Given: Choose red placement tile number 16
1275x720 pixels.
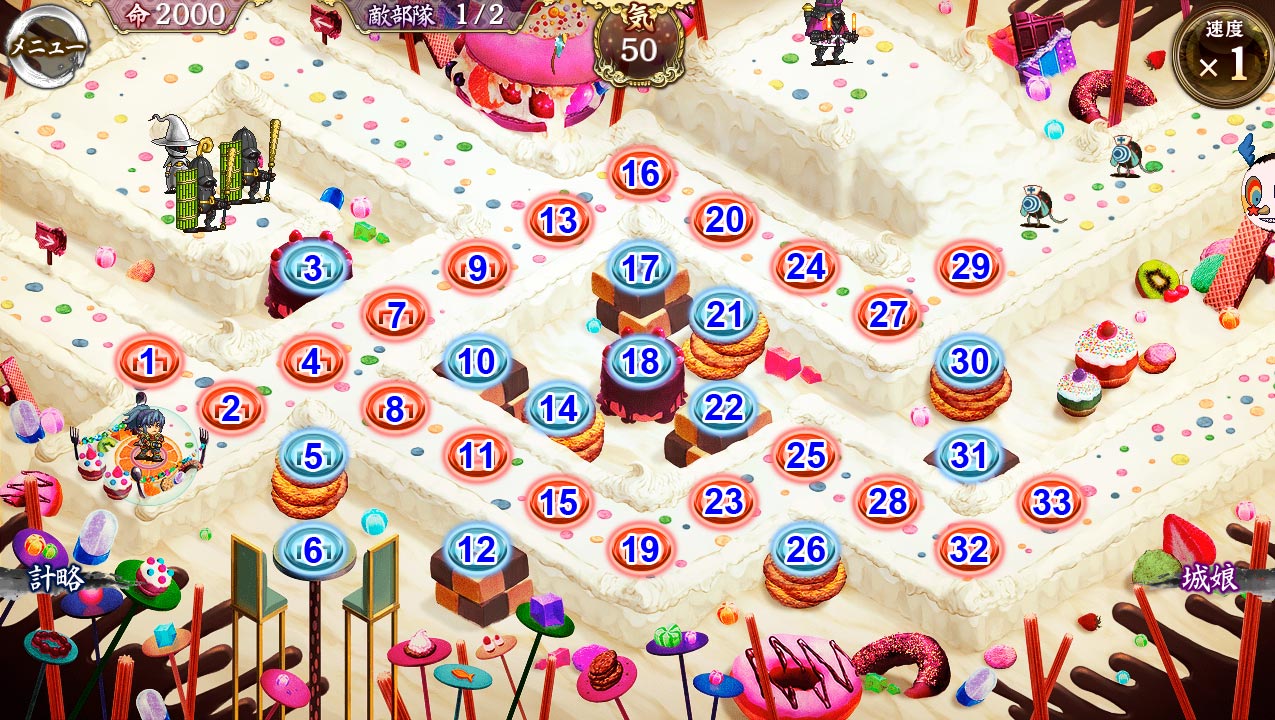Looking at the screenshot, I should [x=640, y=174].
